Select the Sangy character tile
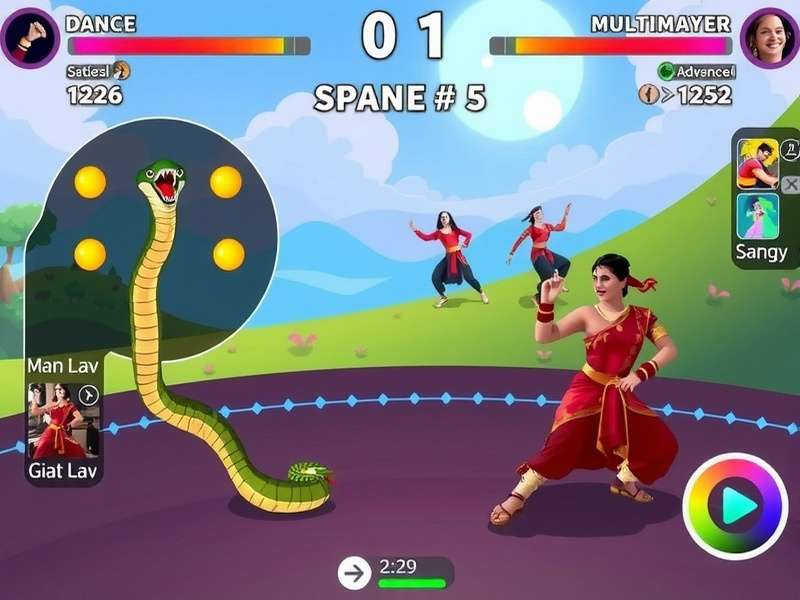This screenshot has height=600, width=800. (757, 216)
